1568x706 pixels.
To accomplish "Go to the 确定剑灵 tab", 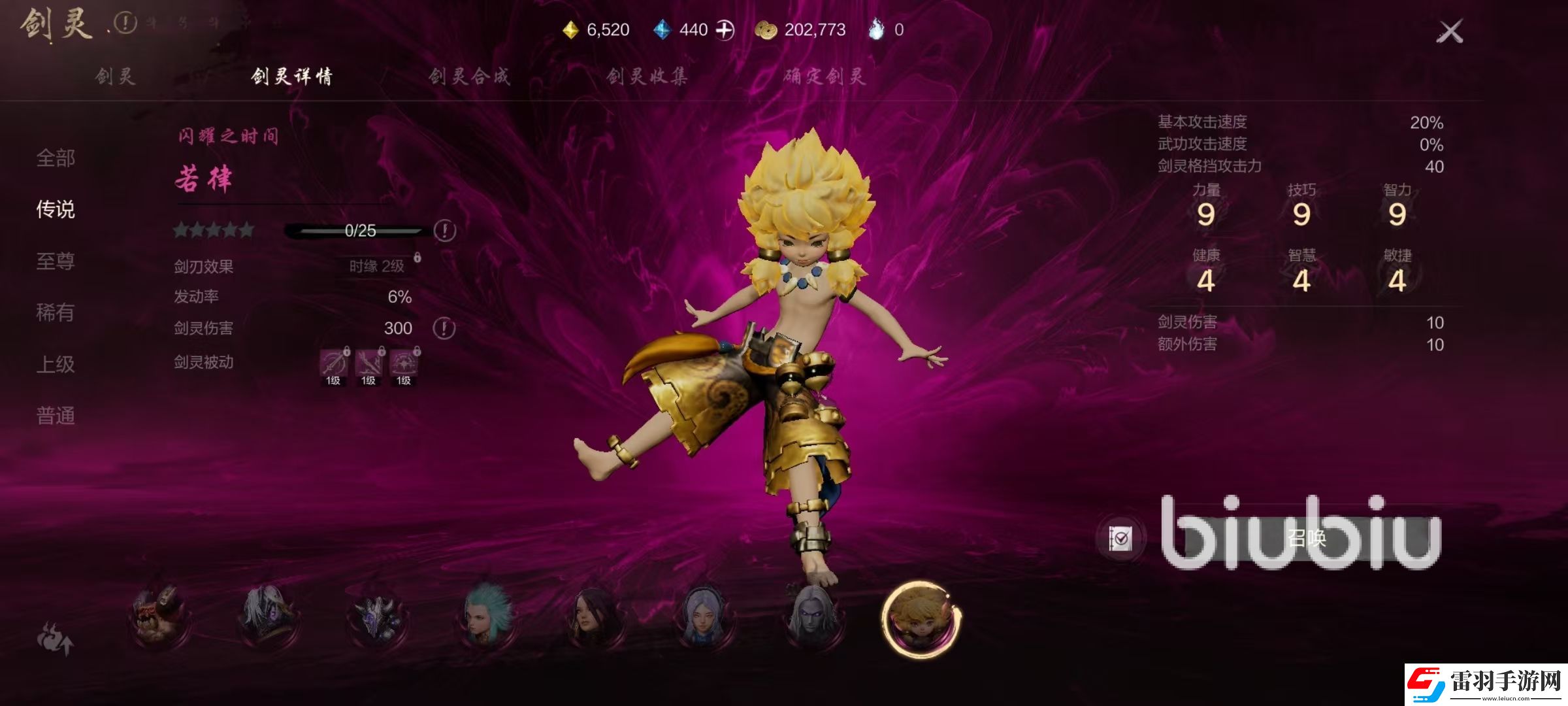I will pyautogui.click(x=825, y=76).
